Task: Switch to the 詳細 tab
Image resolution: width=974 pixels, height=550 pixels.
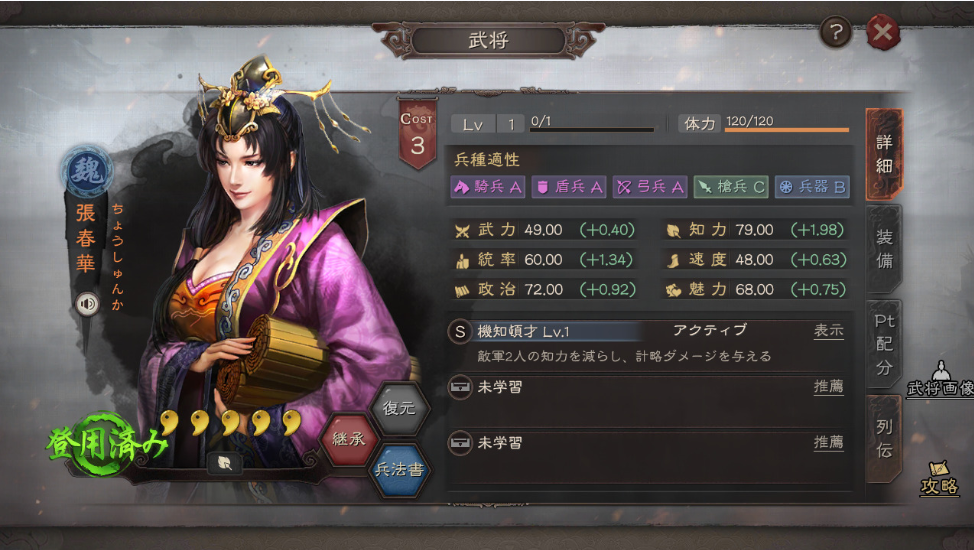Action: (x=884, y=154)
